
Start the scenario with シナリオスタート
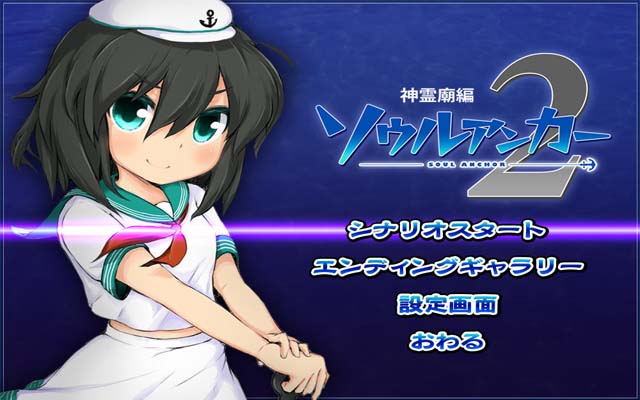pyautogui.click(x=446, y=231)
